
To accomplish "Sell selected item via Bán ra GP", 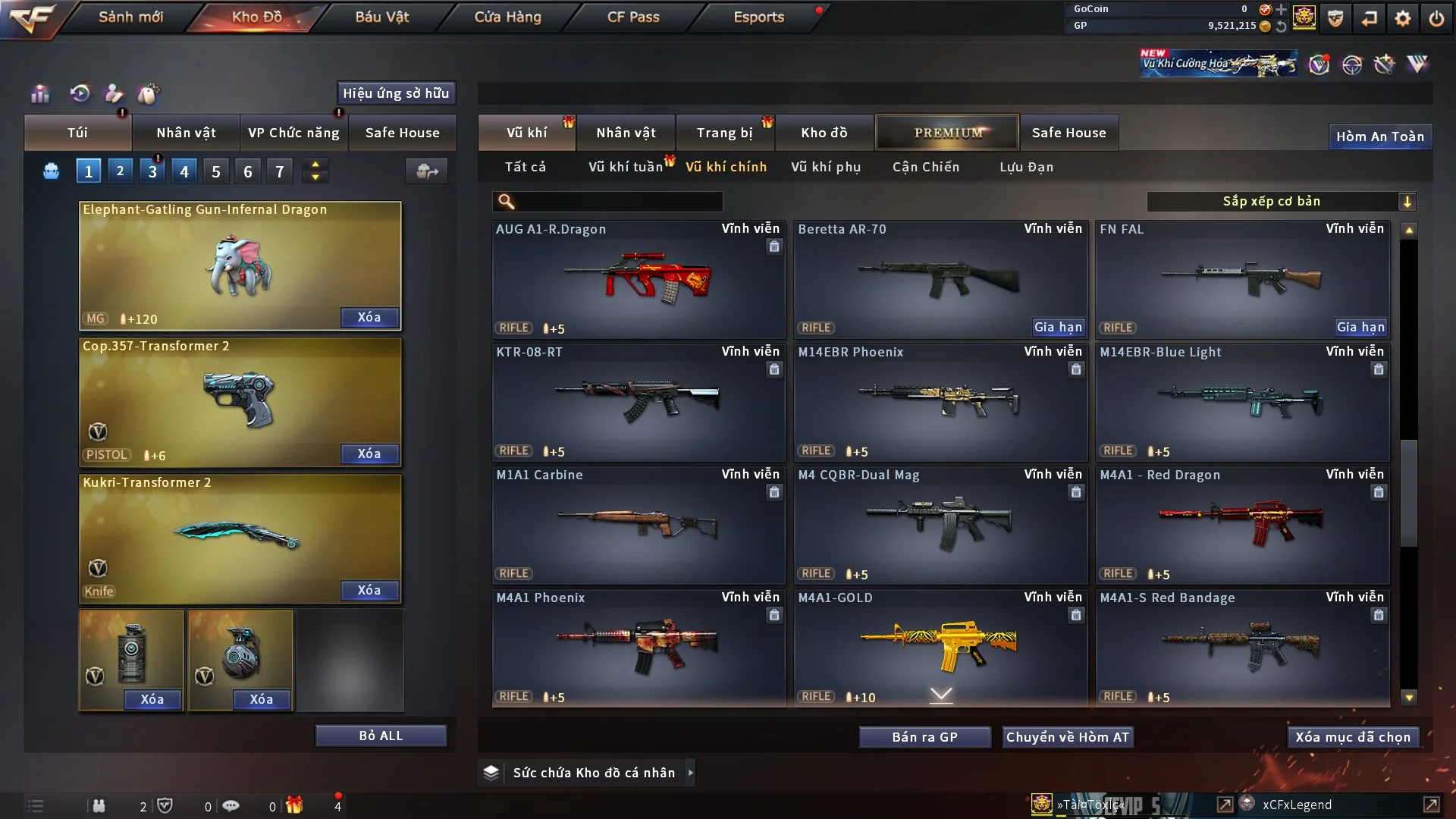I will pyautogui.click(x=924, y=737).
